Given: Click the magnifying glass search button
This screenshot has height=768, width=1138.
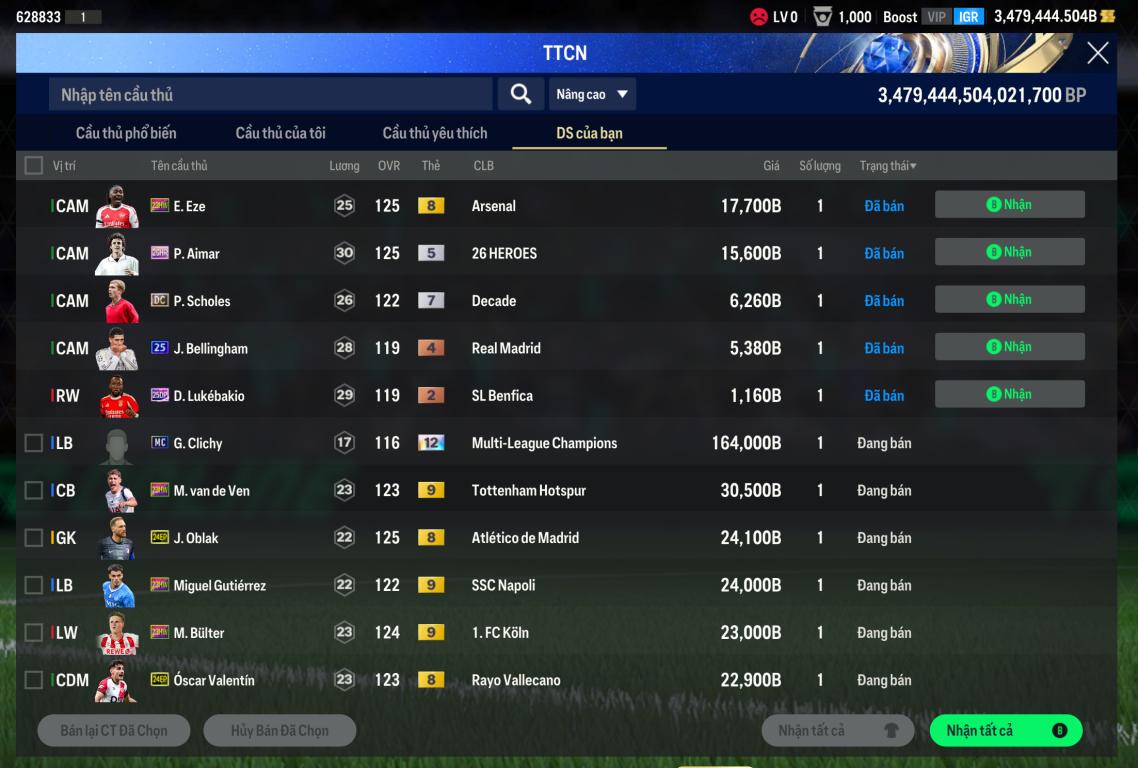Looking at the screenshot, I should click(x=520, y=94).
